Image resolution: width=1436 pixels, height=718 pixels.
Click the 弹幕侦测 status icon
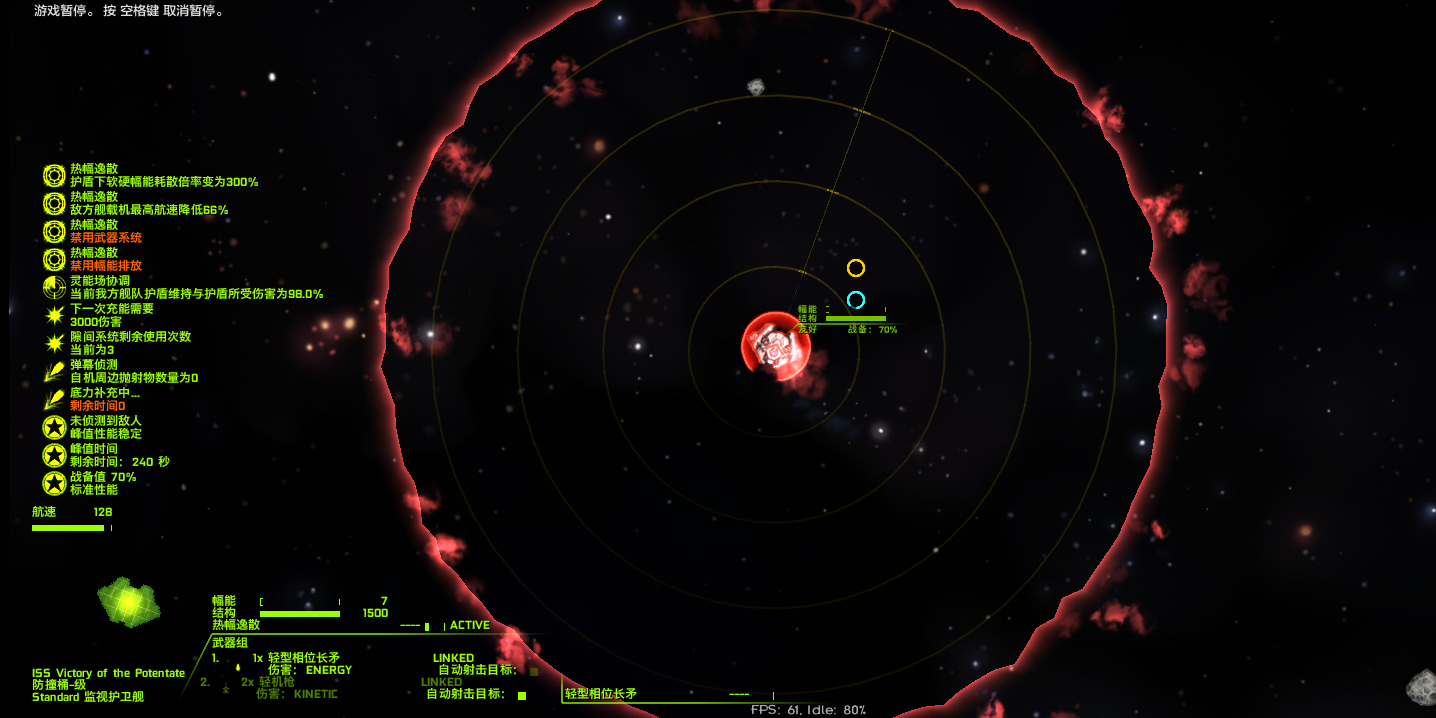click(x=54, y=372)
